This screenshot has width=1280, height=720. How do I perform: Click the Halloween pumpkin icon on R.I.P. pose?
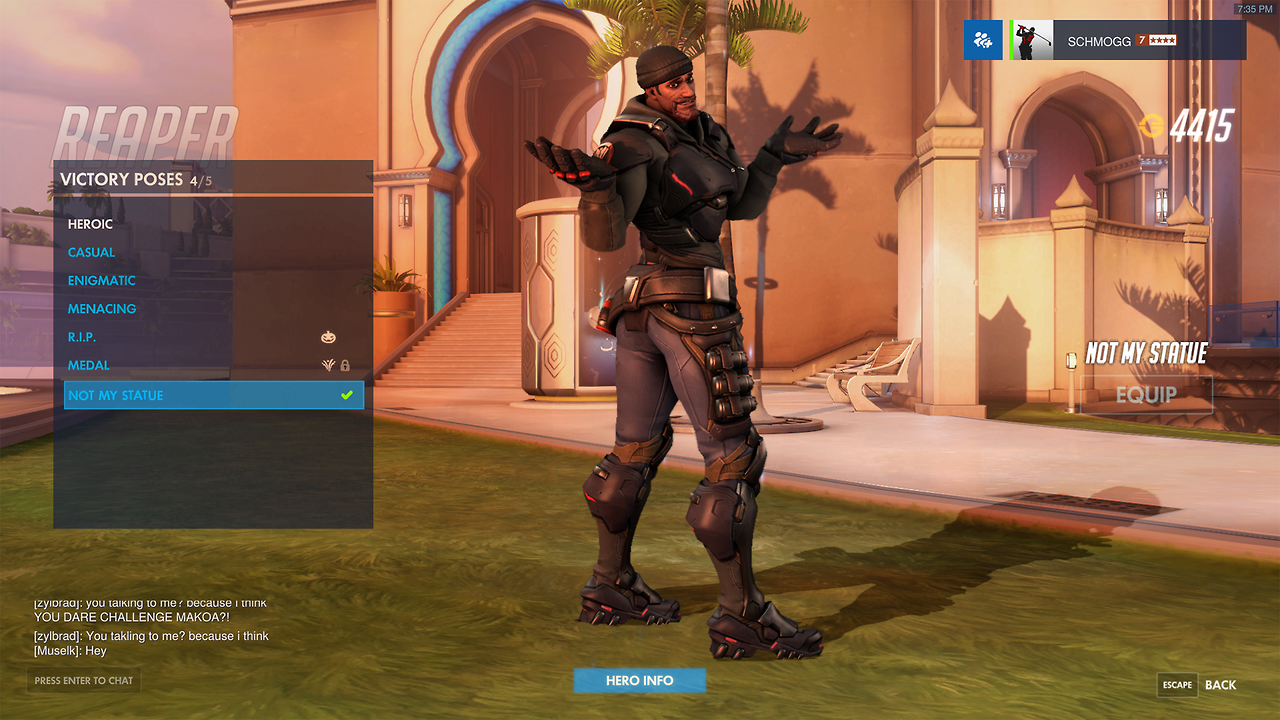(329, 337)
